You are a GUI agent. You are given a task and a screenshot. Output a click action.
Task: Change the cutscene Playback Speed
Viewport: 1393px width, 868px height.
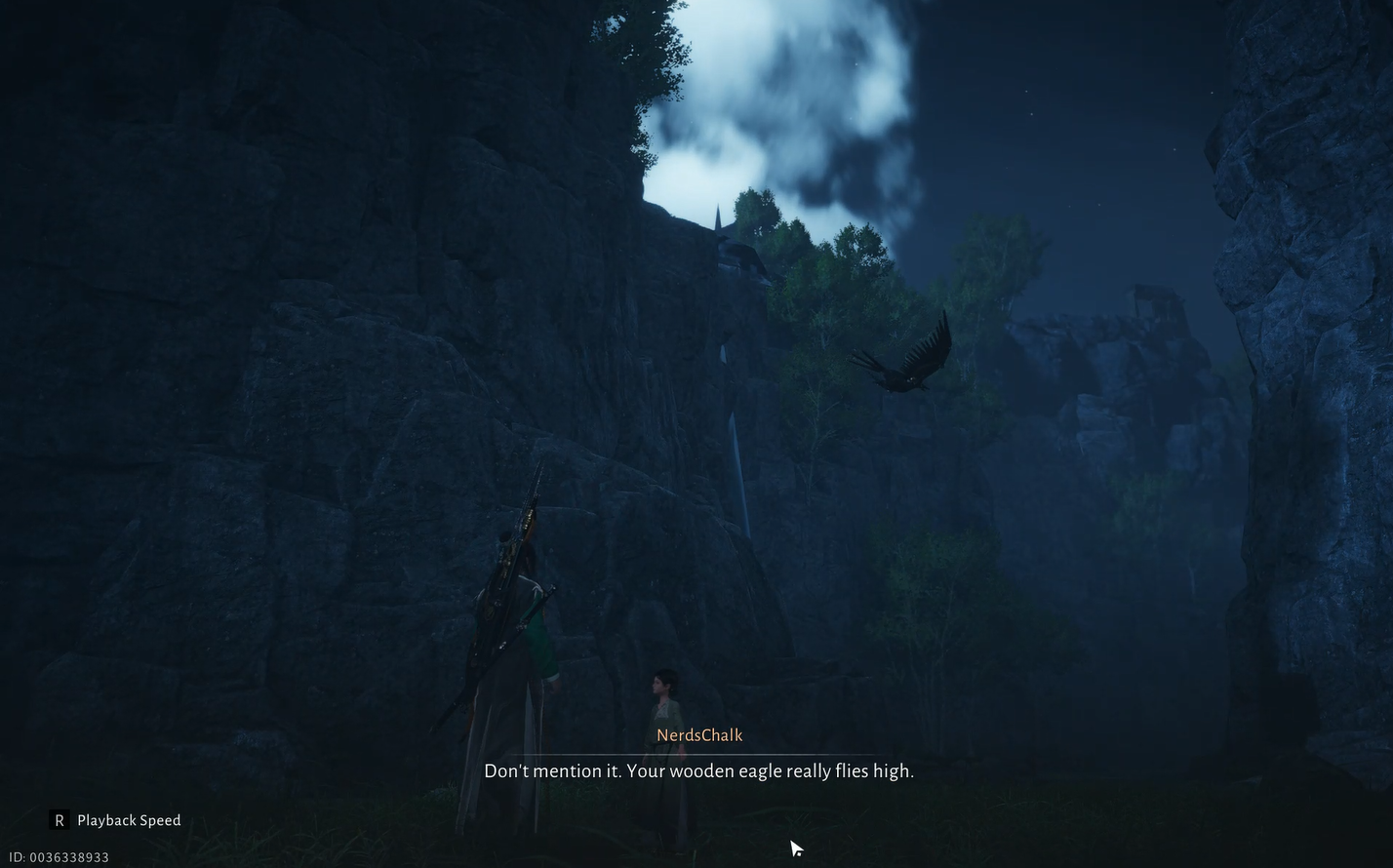pyautogui.click(x=116, y=820)
